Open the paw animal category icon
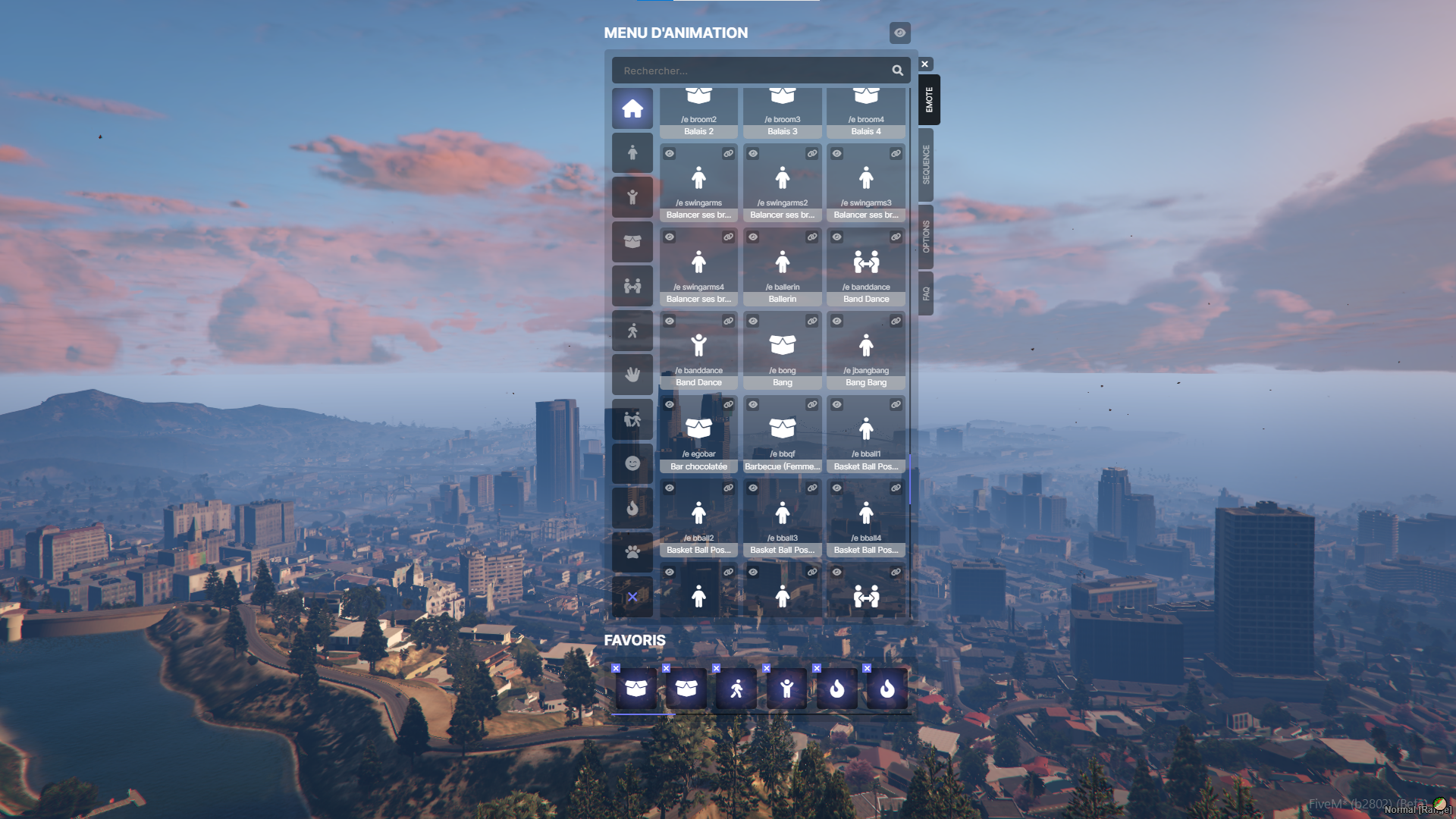The height and width of the screenshot is (819, 1456). tap(632, 551)
